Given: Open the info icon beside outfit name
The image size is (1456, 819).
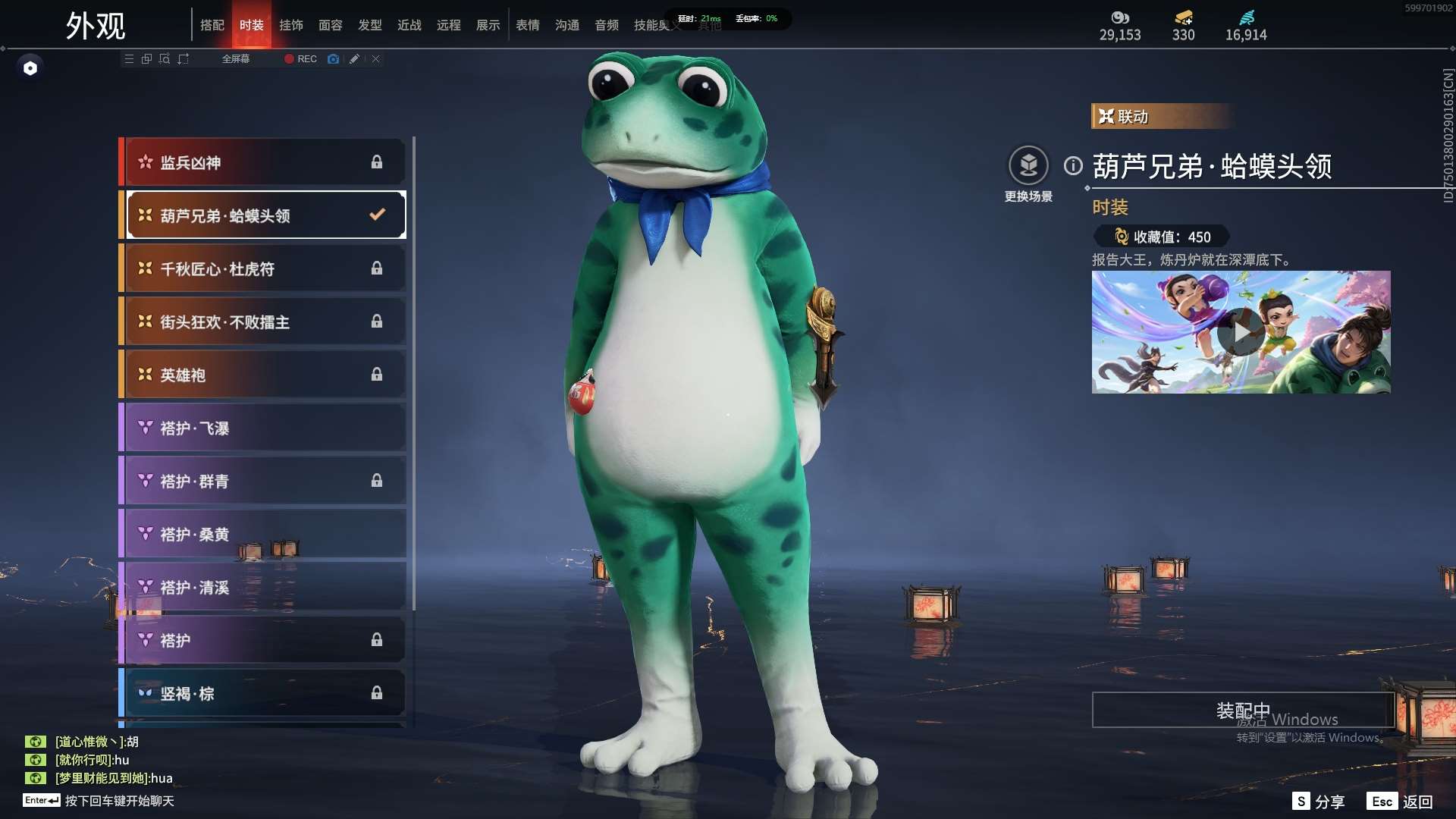Looking at the screenshot, I should (x=1073, y=165).
